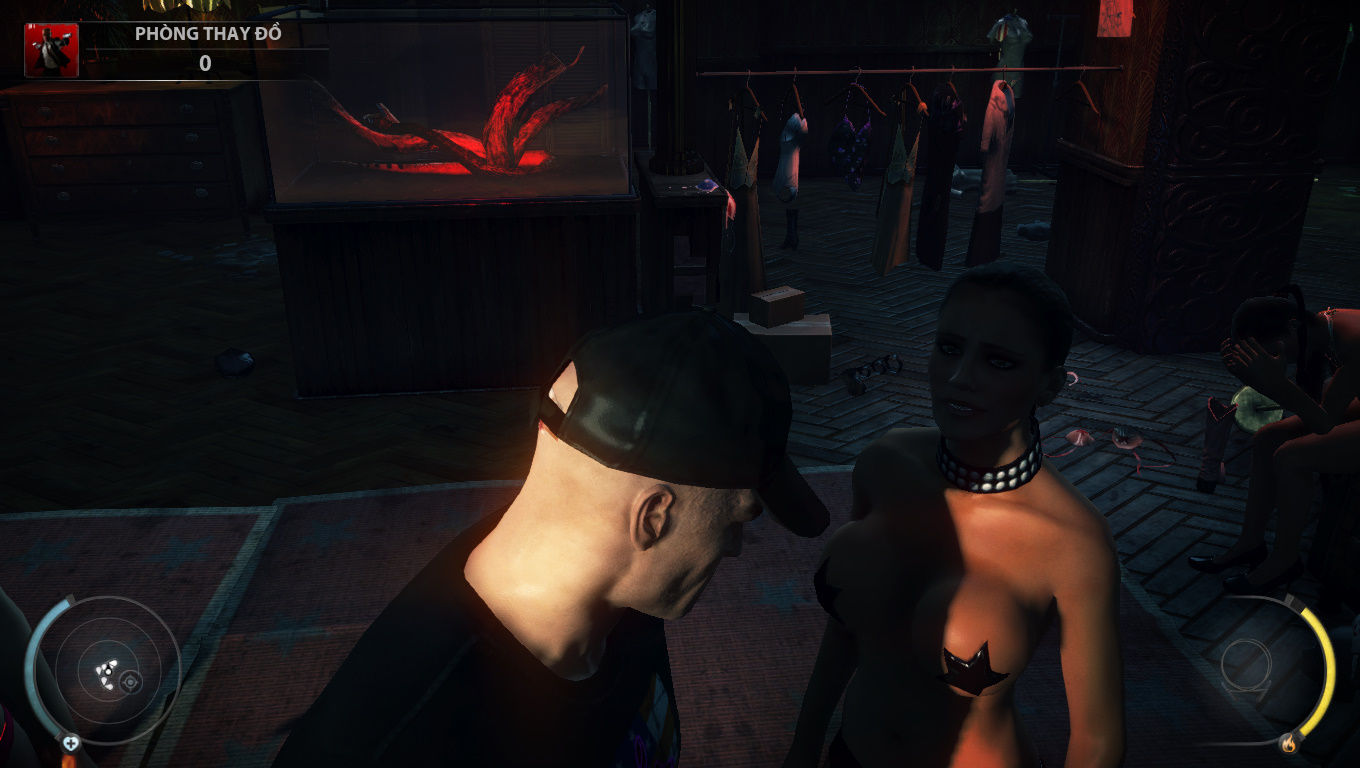Click the circular minimap radar
Screen dimensions: 1360x768
[103, 666]
